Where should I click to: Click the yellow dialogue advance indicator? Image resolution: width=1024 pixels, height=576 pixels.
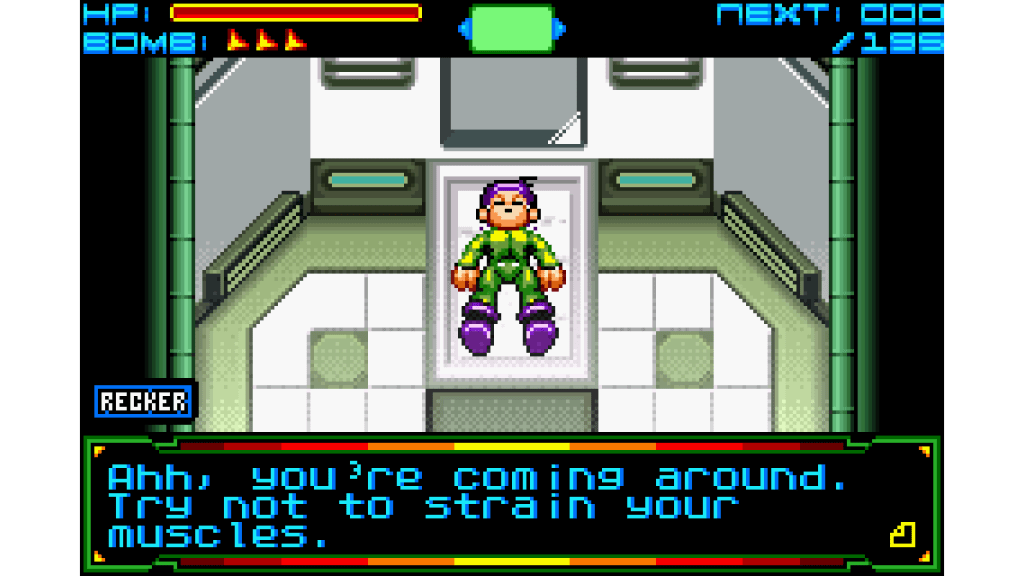click(903, 535)
